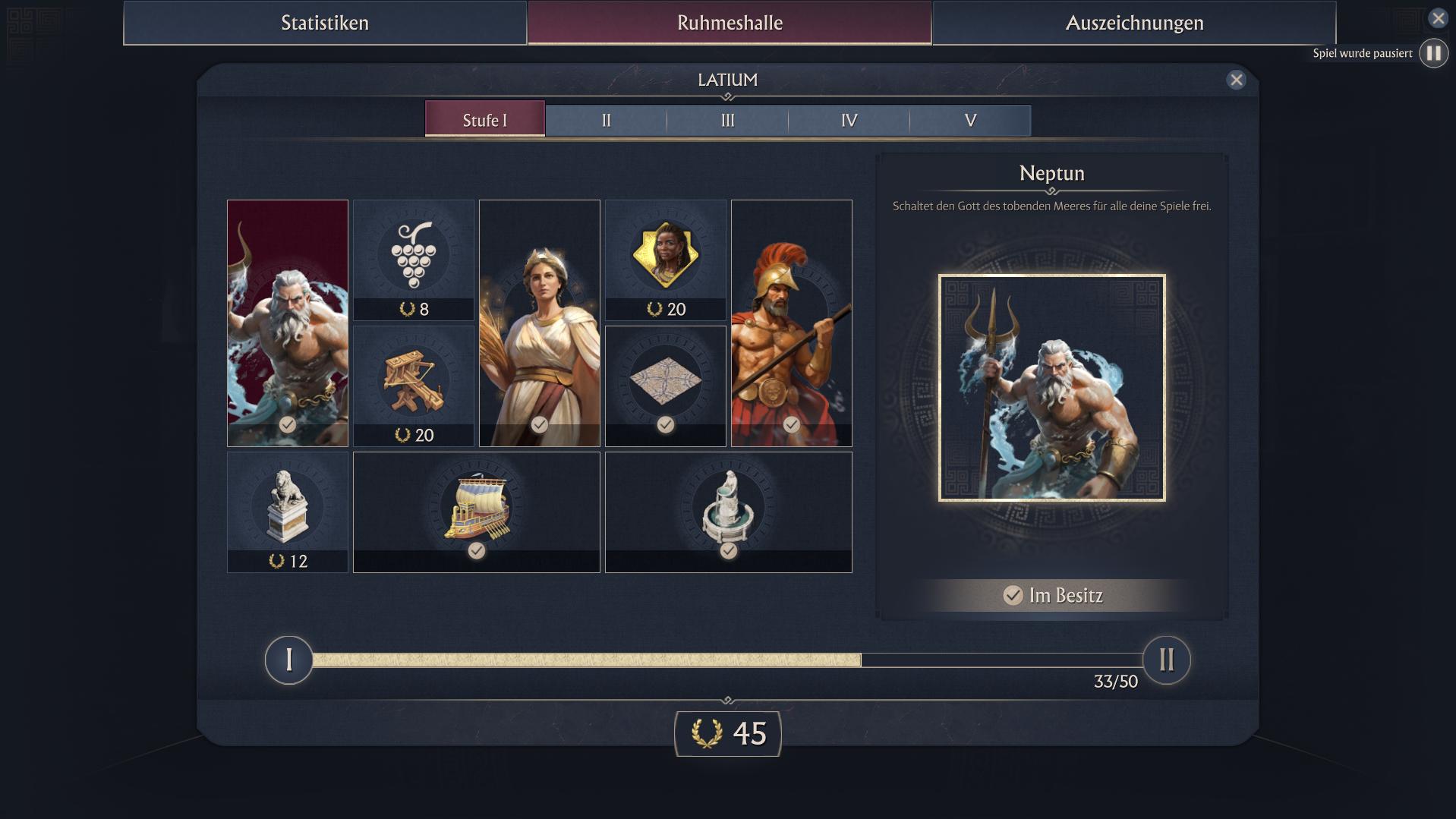Pick the goddess with wheat reward
Viewport: 1456px width, 819px height.
click(x=540, y=323)
